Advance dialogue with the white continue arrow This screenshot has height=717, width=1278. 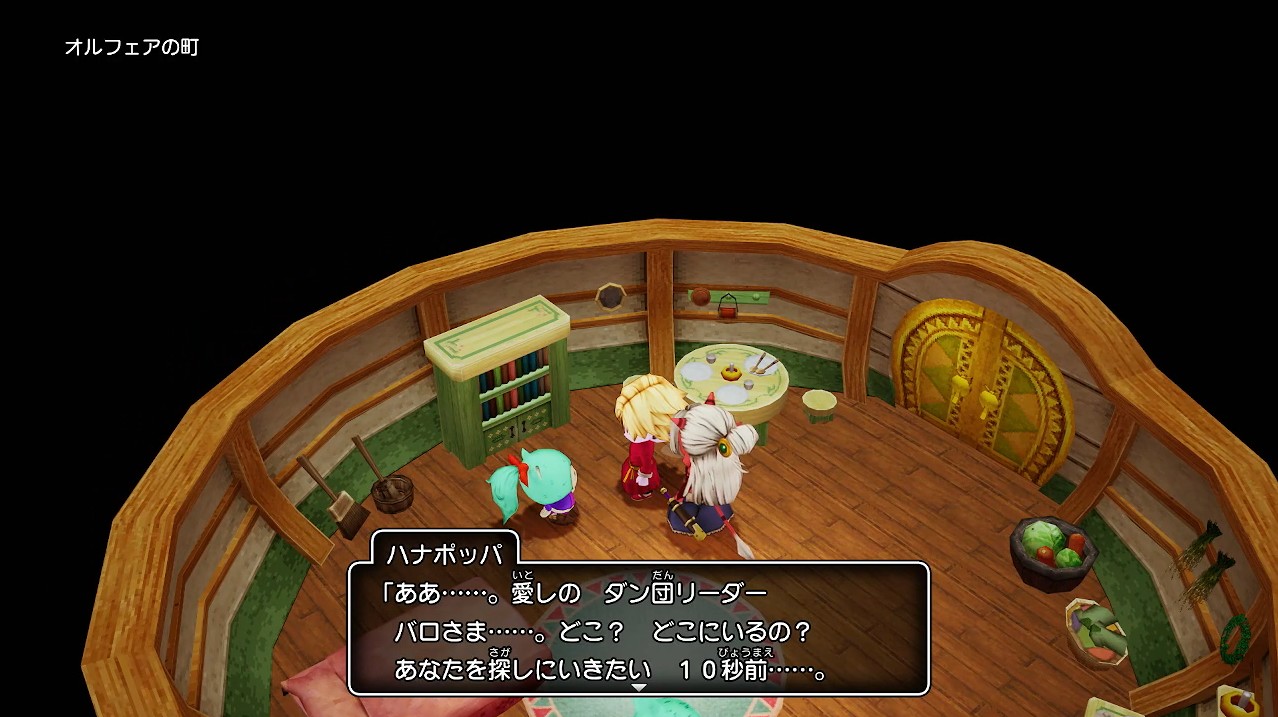point(639,688)
